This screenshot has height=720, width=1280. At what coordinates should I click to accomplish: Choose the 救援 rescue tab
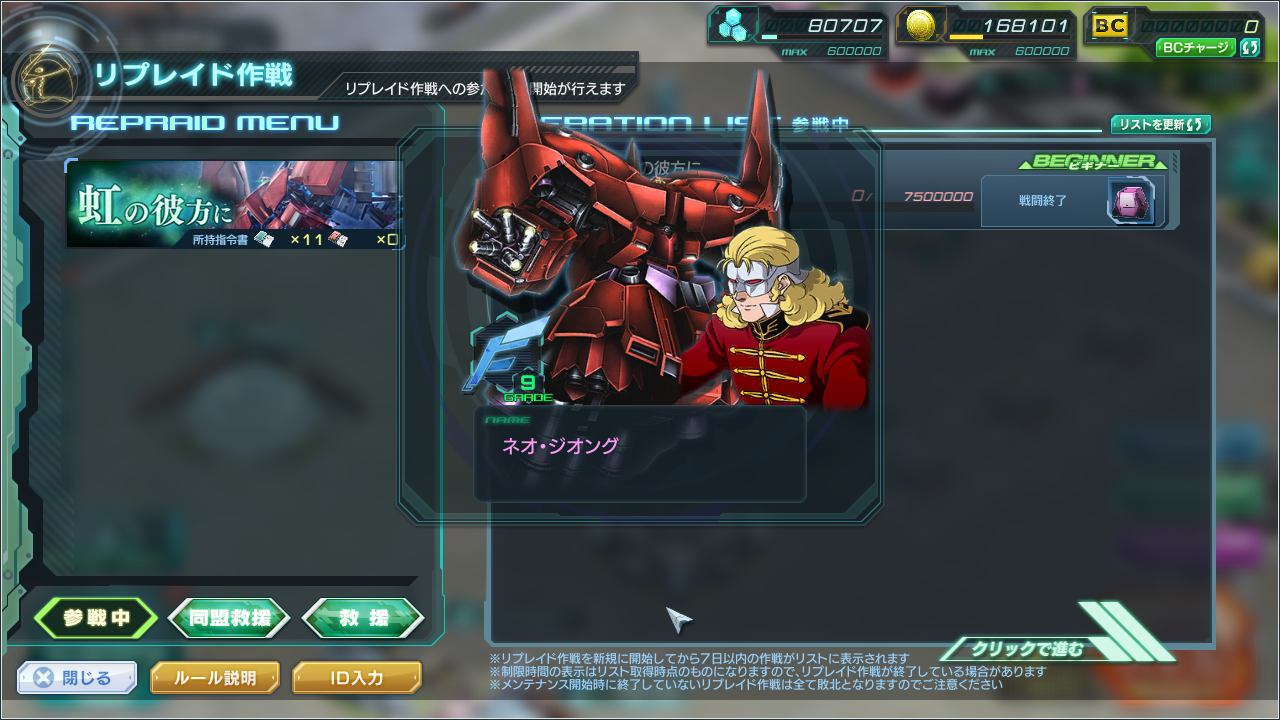(363, 618)
